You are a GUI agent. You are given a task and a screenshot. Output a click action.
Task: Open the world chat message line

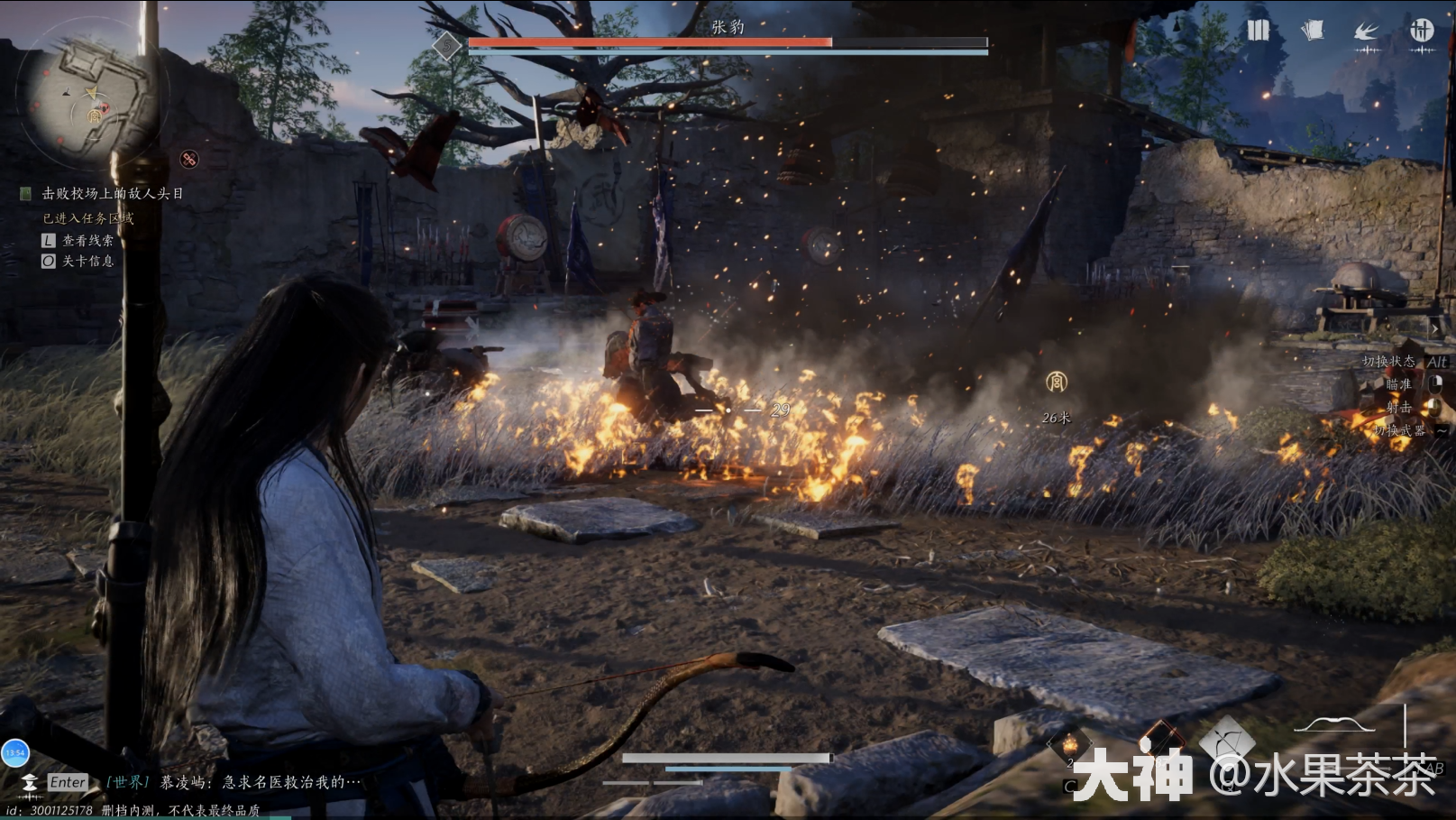260,782
